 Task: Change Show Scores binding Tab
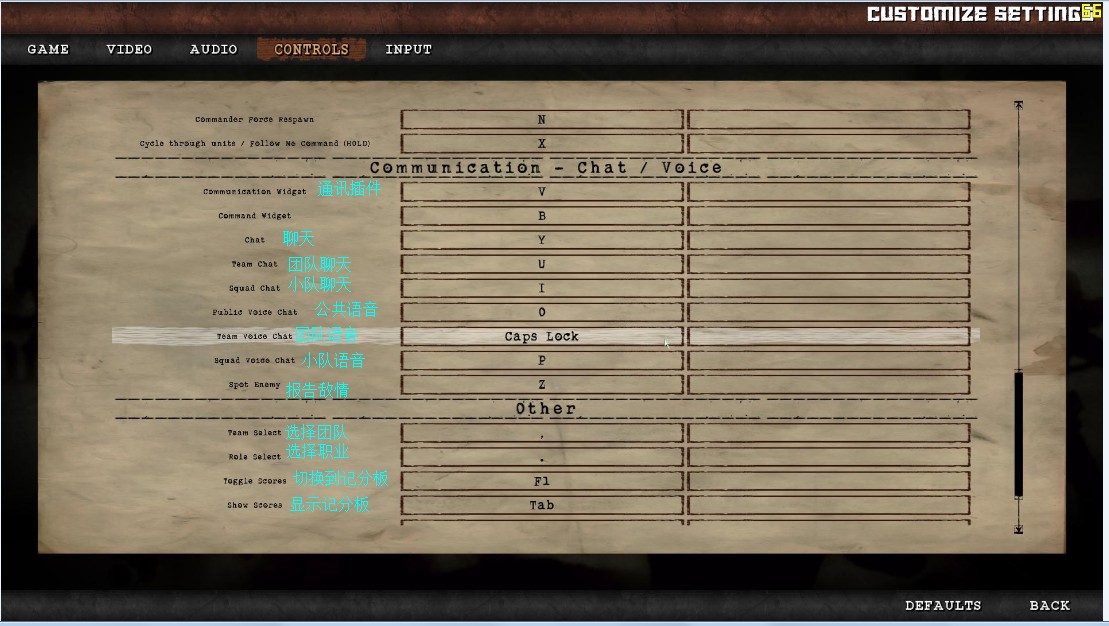(542, 505)
